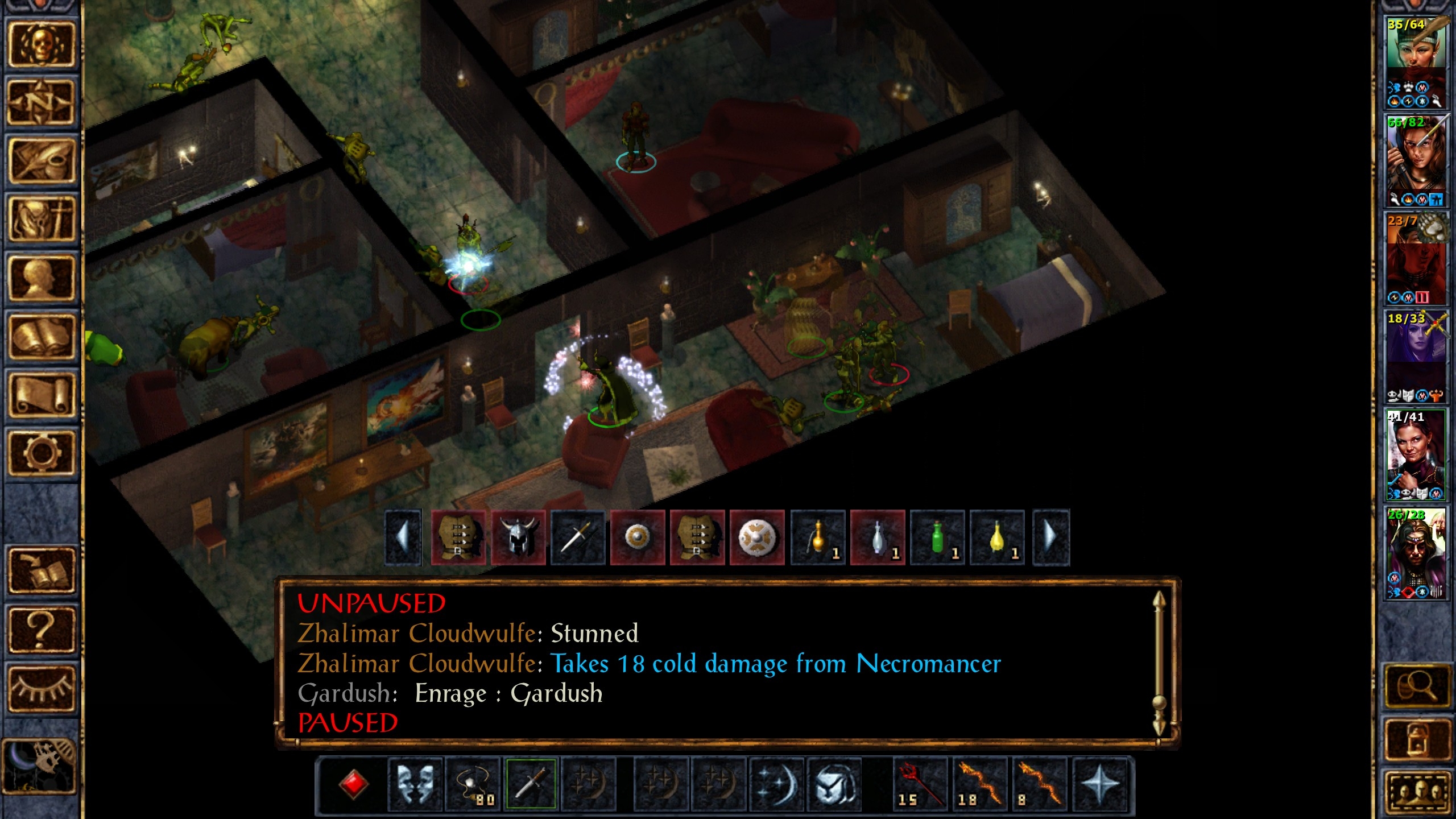Select the horned helmet loot slot
1456x819 pixels.
pos(518,537)
